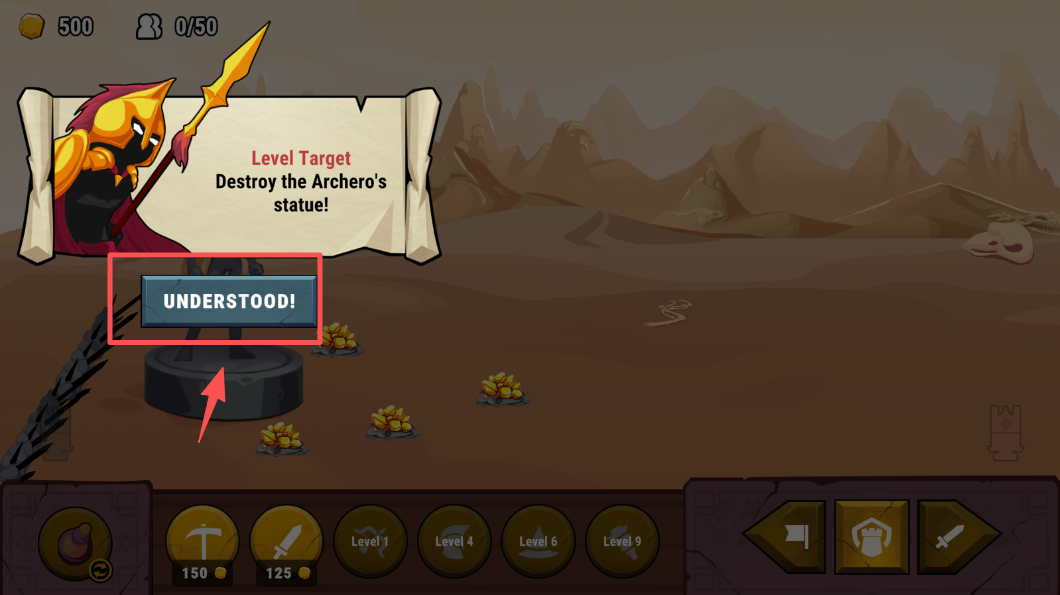The image size is (1060, 595).
Task: Order retreat with the flag arrow button
Action: click(788, 537)
